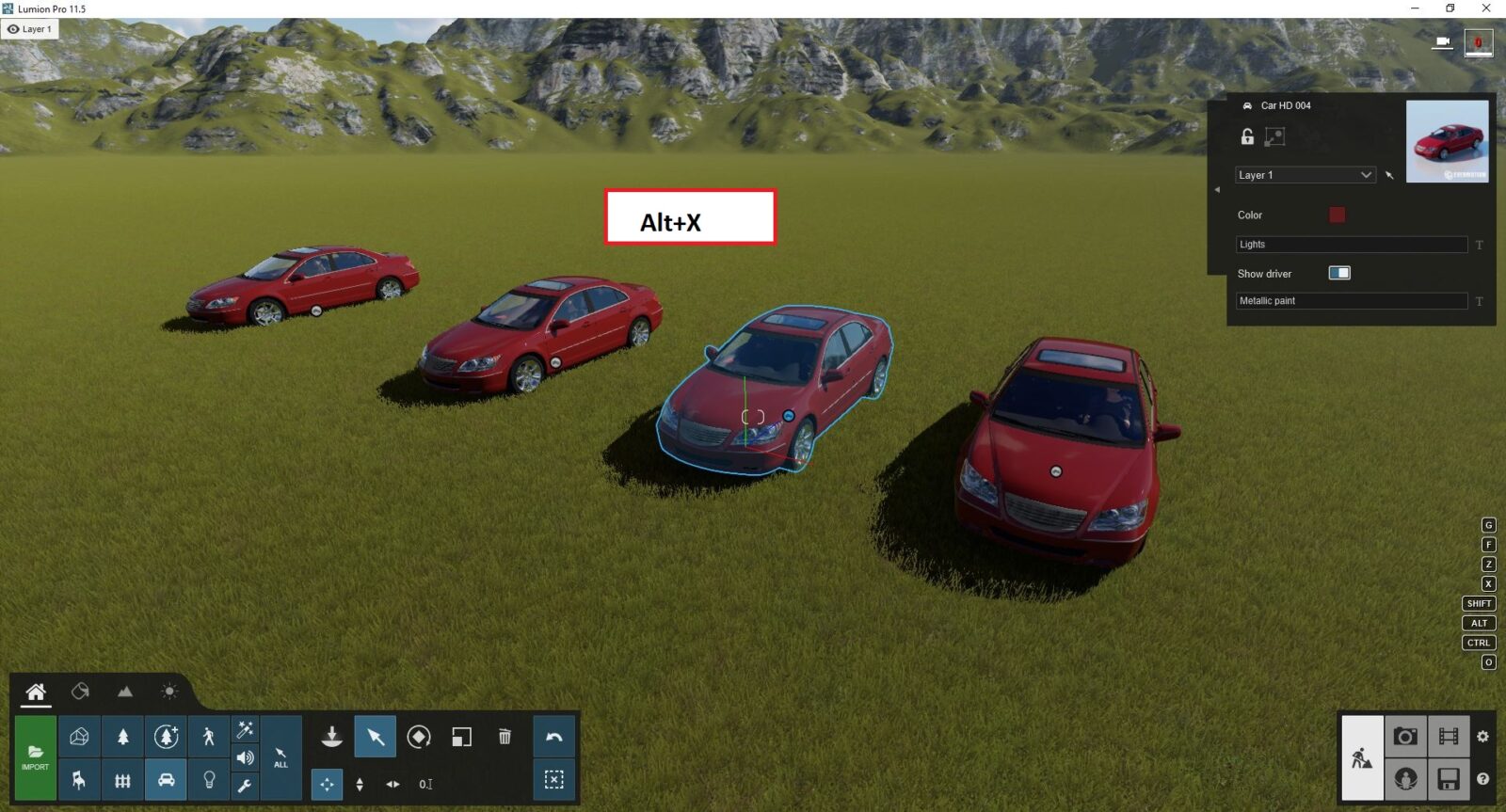Activate the trash can delete tool
This screenshot has width=1506, height=812.
[x=505, y=737]
